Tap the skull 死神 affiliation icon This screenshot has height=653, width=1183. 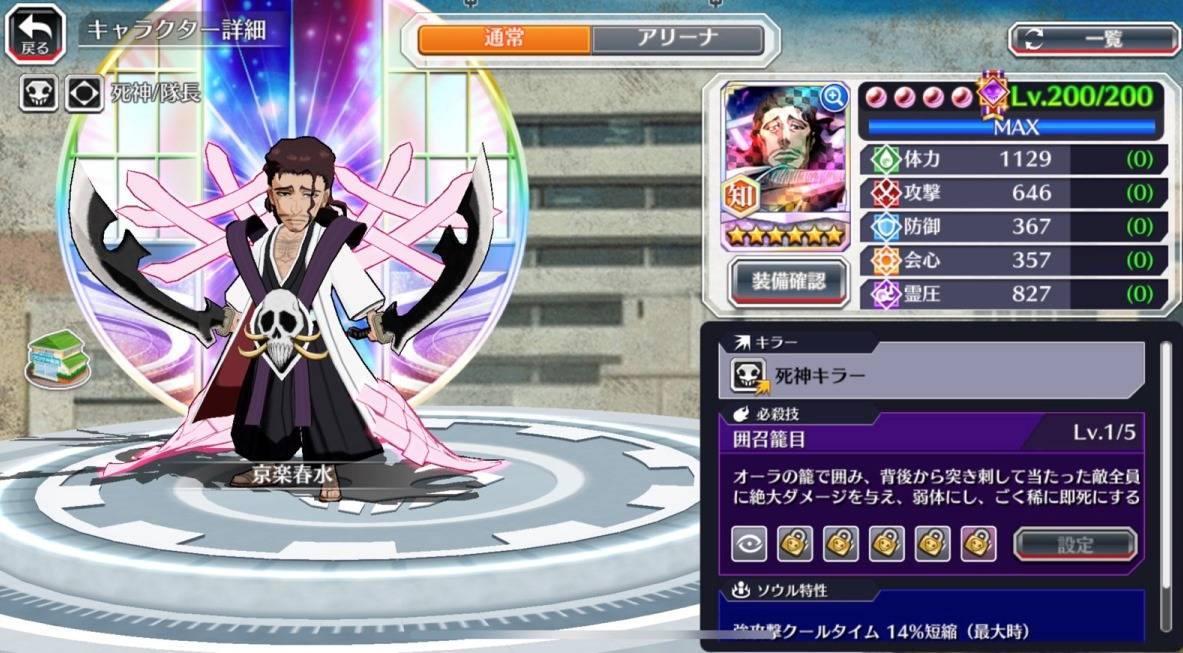tap(38, 94)
